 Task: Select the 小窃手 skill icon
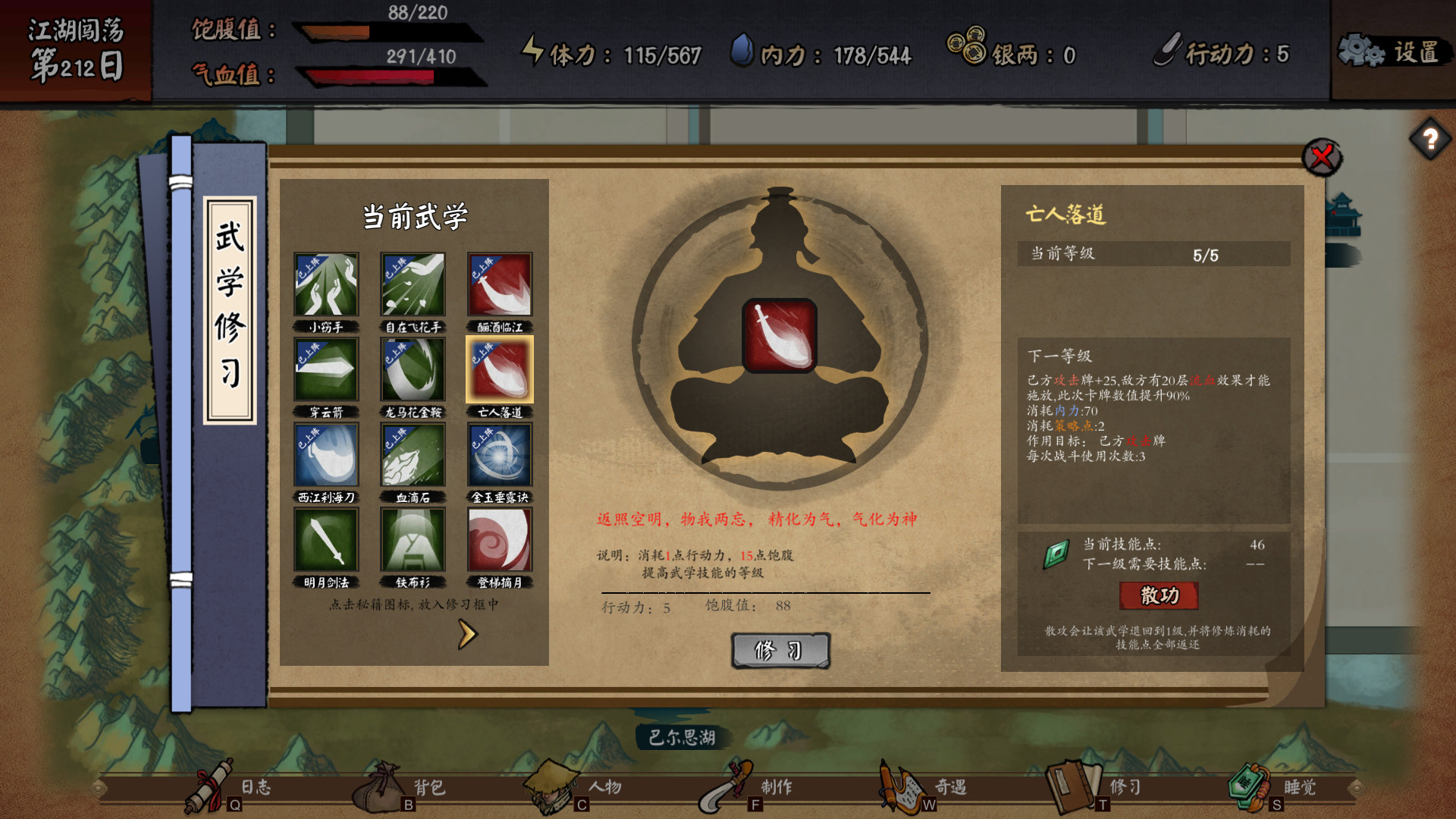click(325, 285)
